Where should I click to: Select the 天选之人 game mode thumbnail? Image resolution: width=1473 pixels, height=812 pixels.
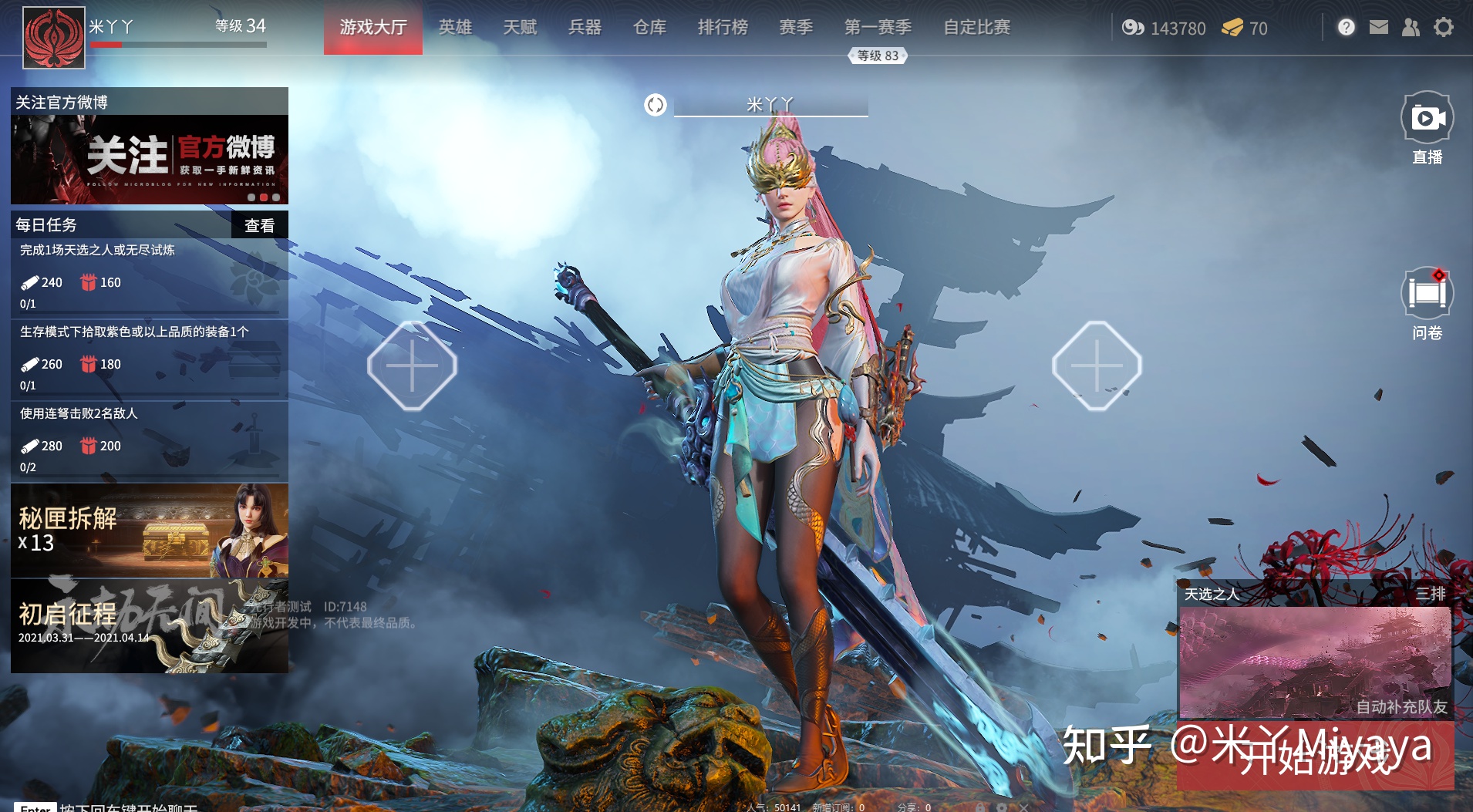pos(1314,662)
